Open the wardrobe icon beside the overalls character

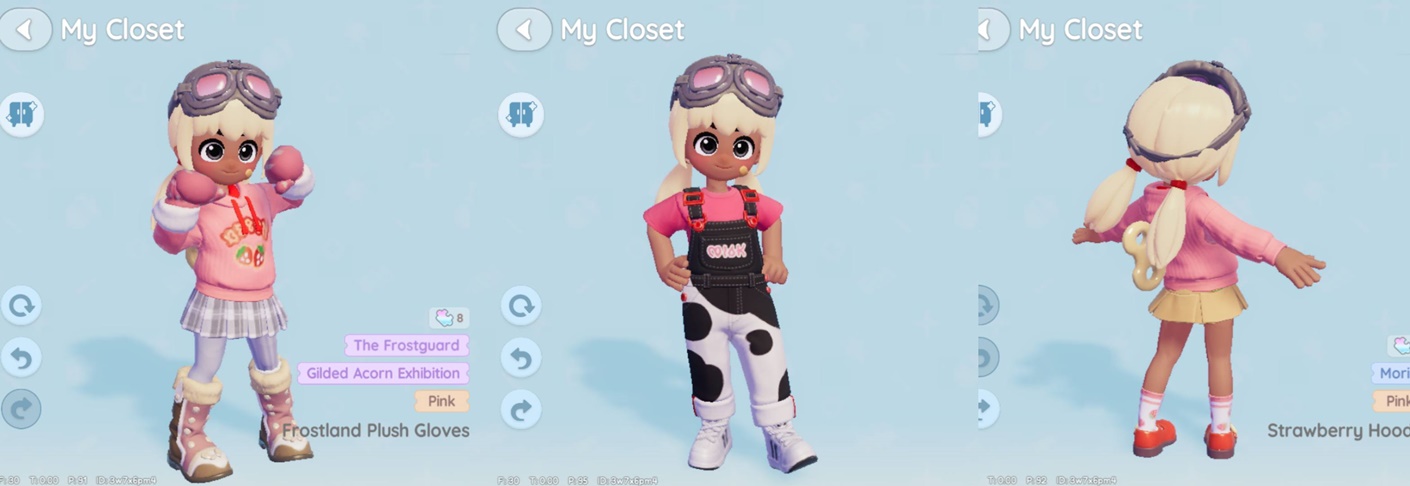tap(521, 114)
